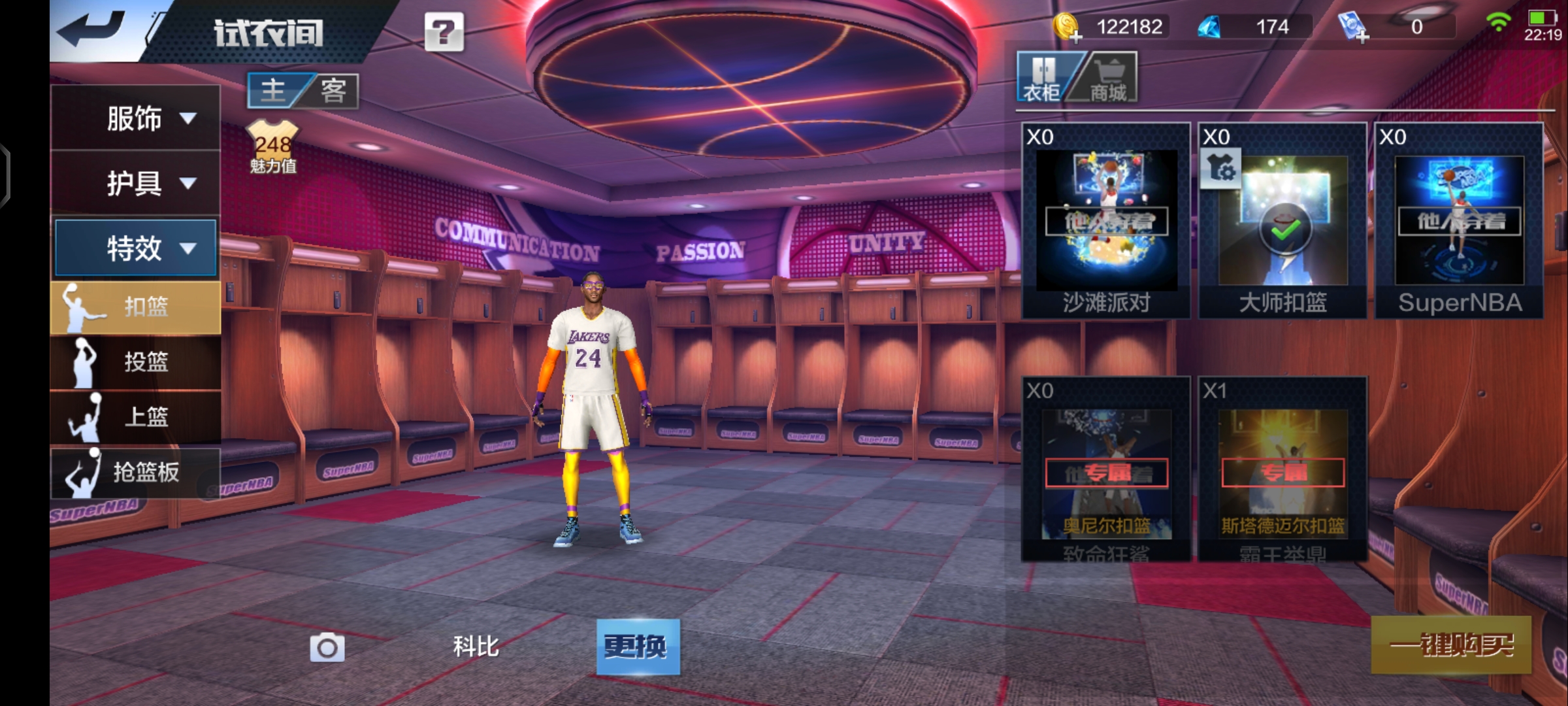
Task: Click the 一键购买 one-click buy button
Action: tap(1451, 645)
